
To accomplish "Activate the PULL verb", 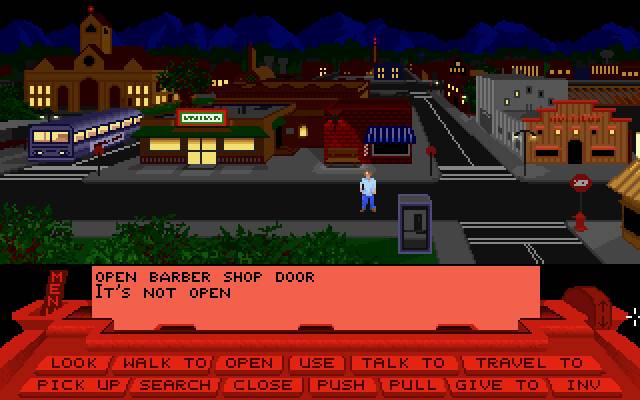I will pos(414,384).
